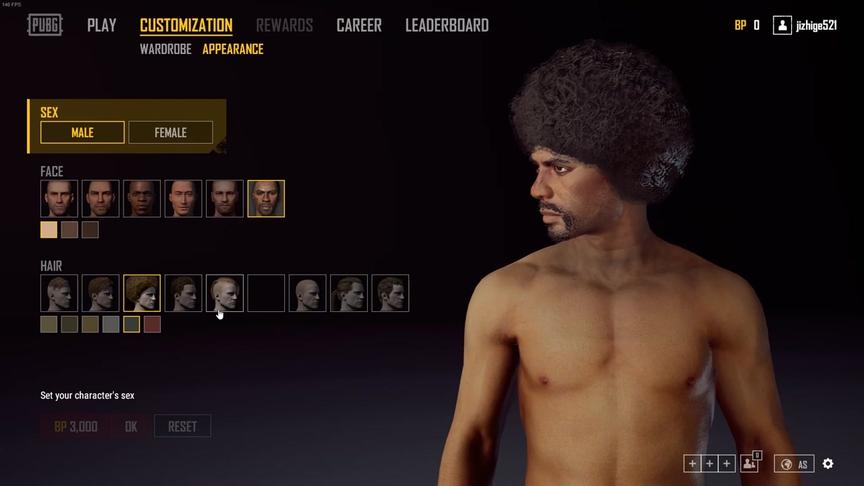Viewport: 864px width, 486px height.
Task: Choose the ponytail hairstyle thumbnail
Action: pos(349,293)
